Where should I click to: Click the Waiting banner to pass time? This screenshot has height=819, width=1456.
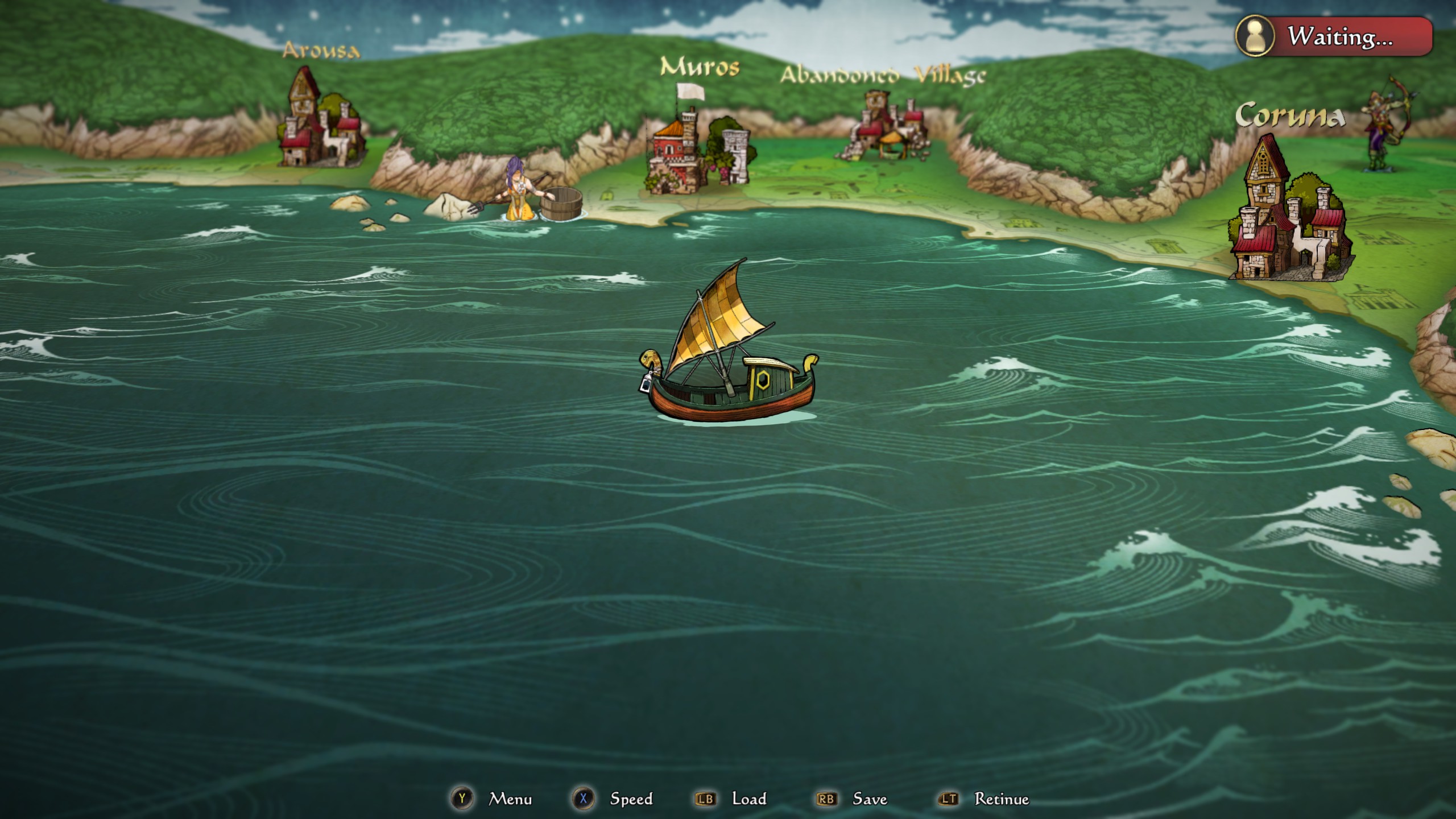[1342, 38]
